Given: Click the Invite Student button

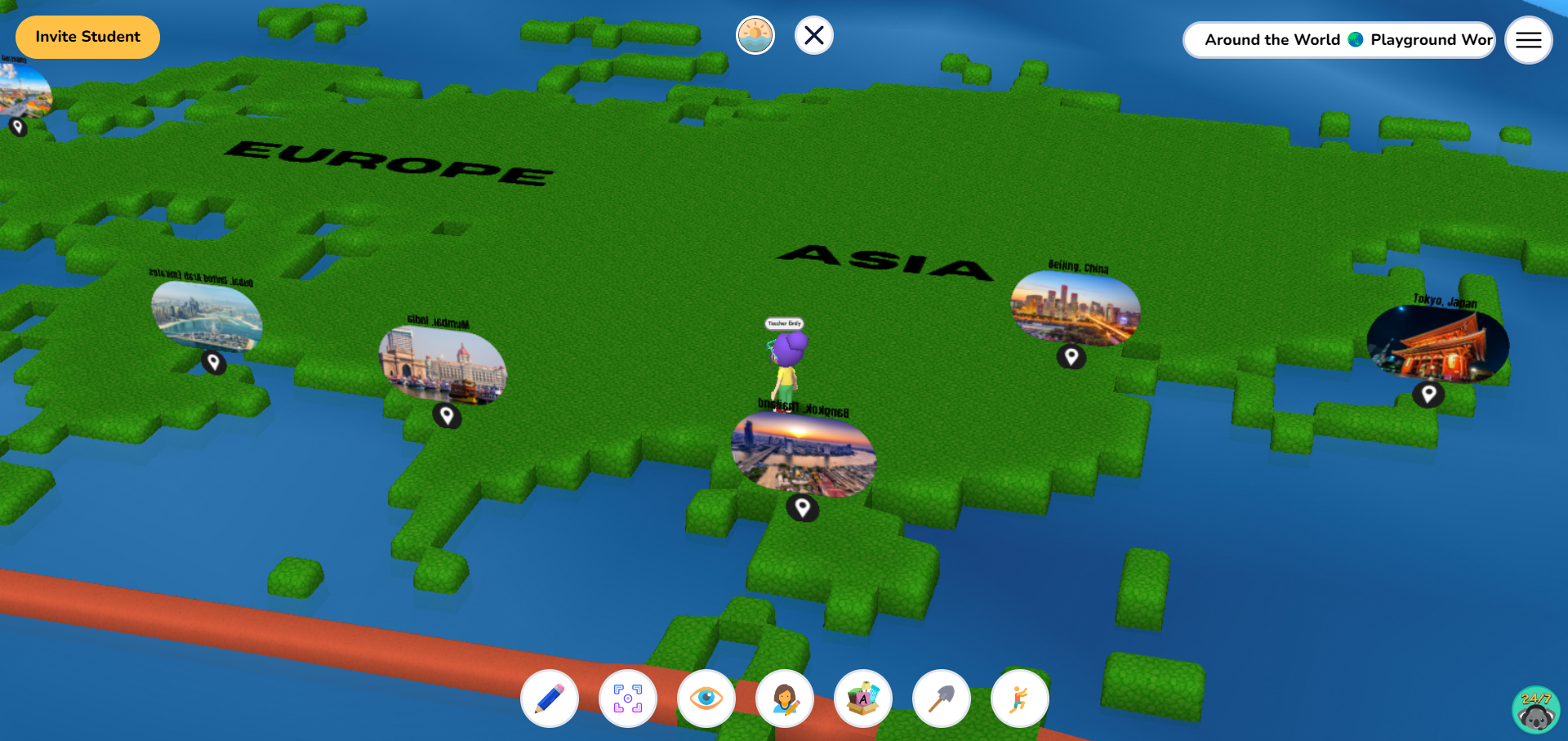Looking at the screenshot, I should [87, 37].
